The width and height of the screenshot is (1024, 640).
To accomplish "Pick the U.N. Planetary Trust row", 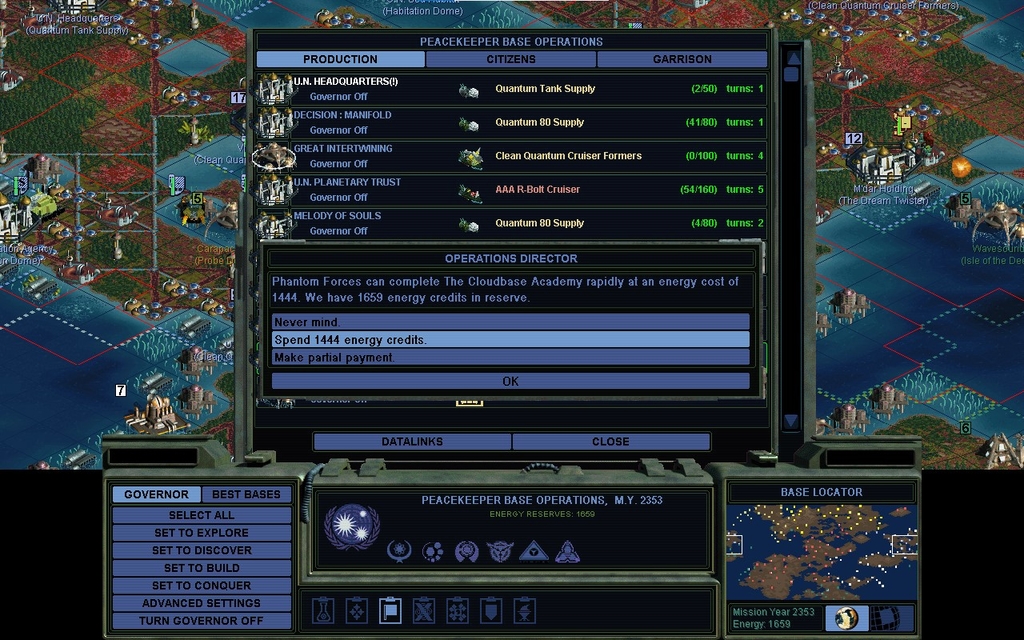I will click(x=510, y=189).
